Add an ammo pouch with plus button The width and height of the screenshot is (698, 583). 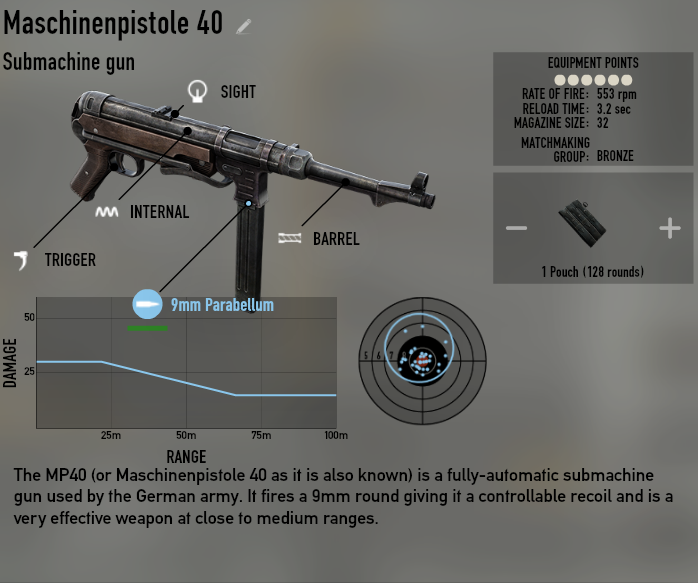coord(669,228)
